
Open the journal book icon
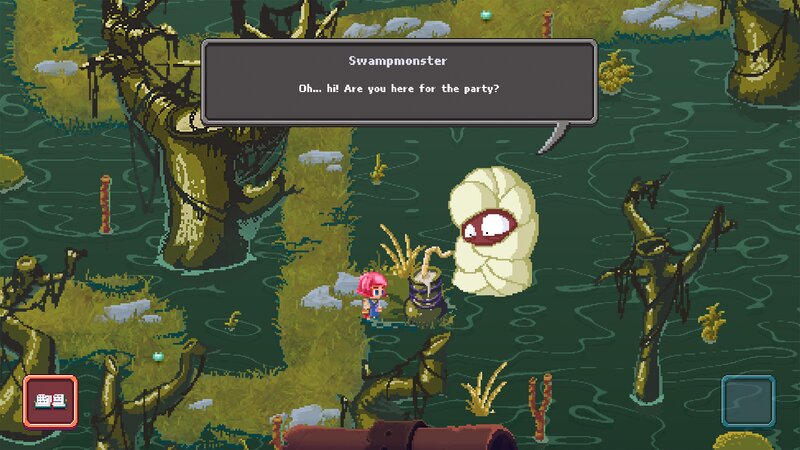50,401
